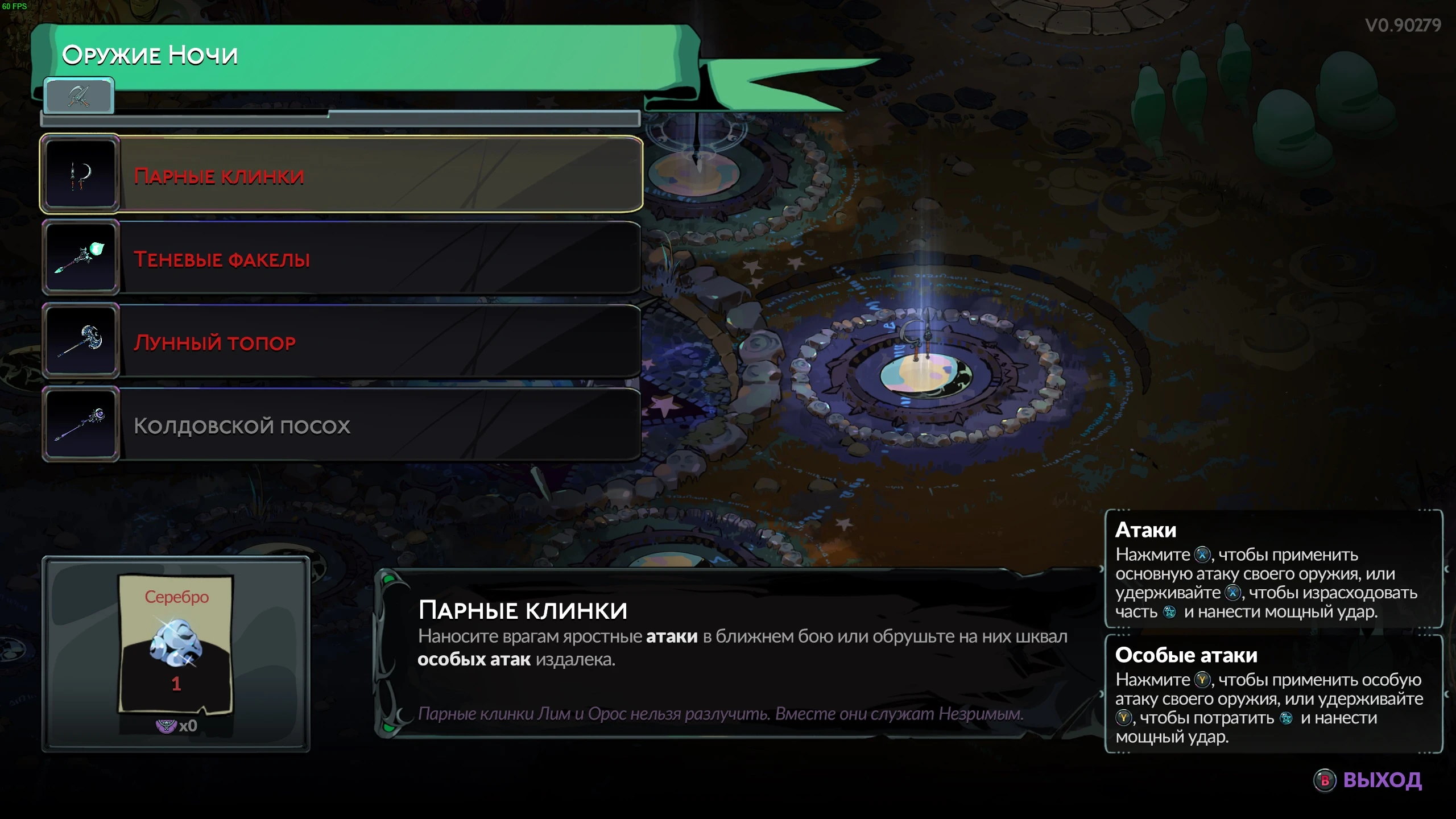This screenshot has height=819, width=1456.
Task: Pick the Лунный топор weapon entry
Action: click(x=341, y=341)
